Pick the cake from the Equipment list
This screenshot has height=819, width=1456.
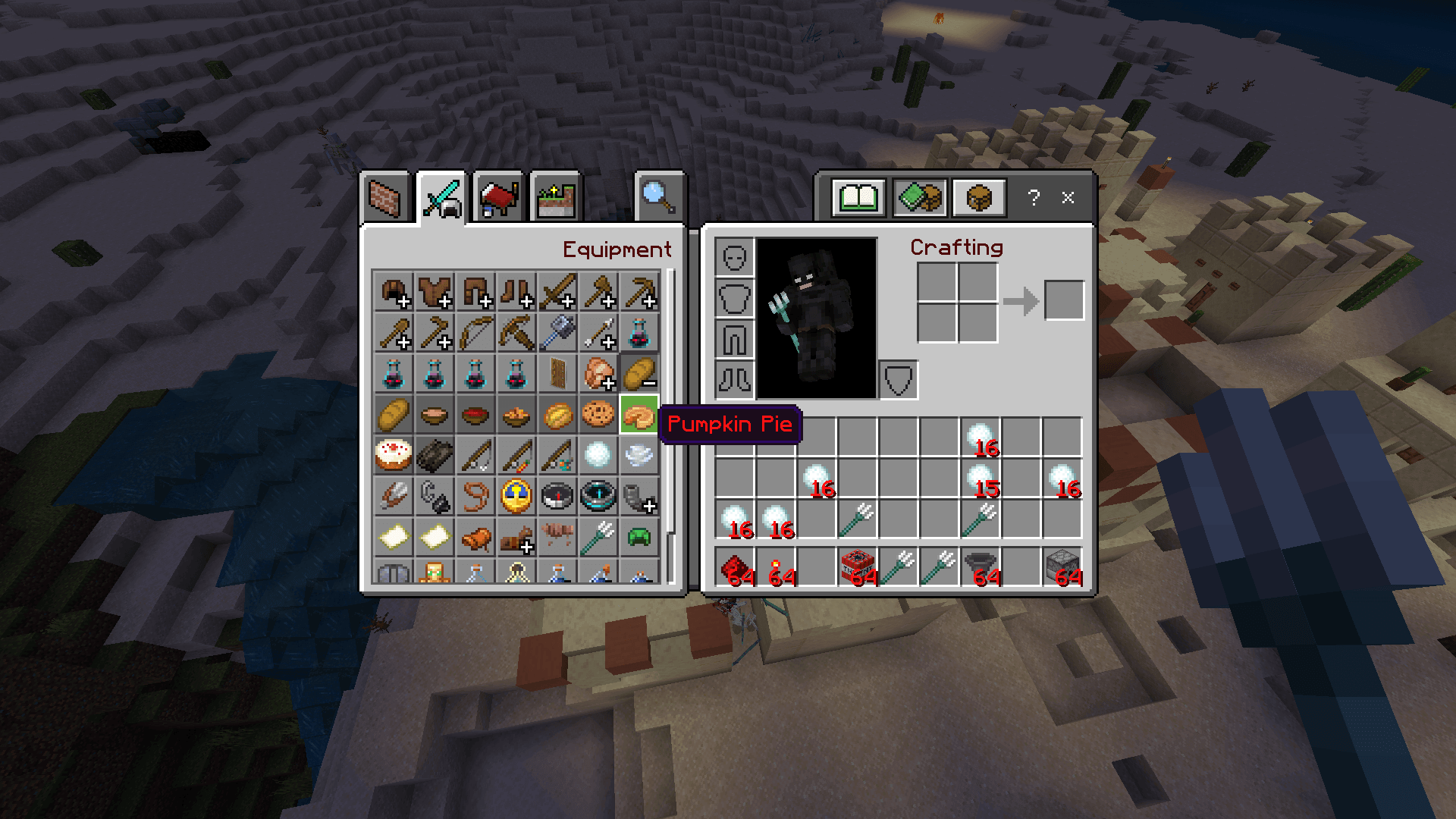pyautogui.click(x=393, y=456)
